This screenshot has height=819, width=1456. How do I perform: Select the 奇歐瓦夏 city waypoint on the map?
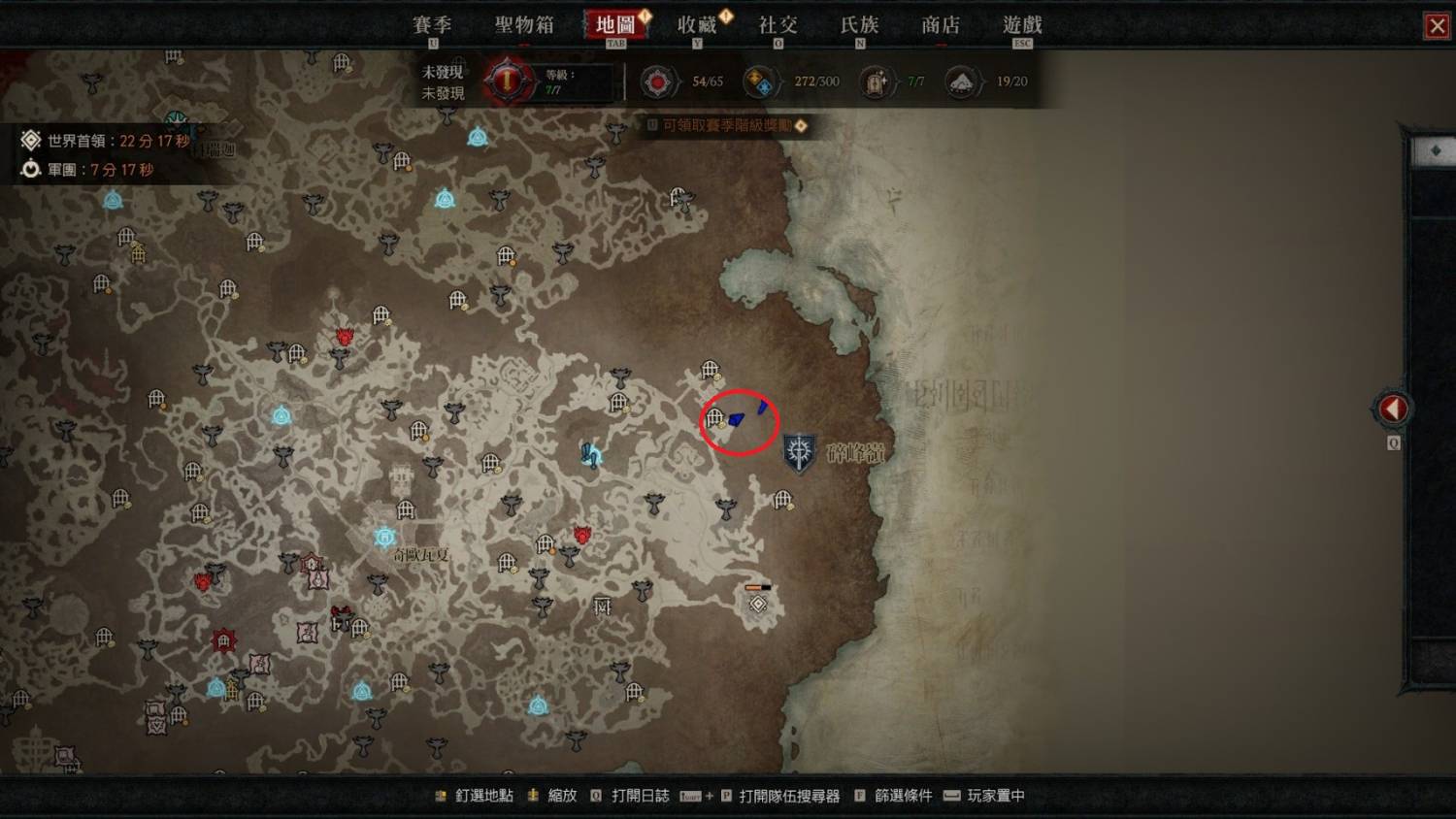[385, 537]
